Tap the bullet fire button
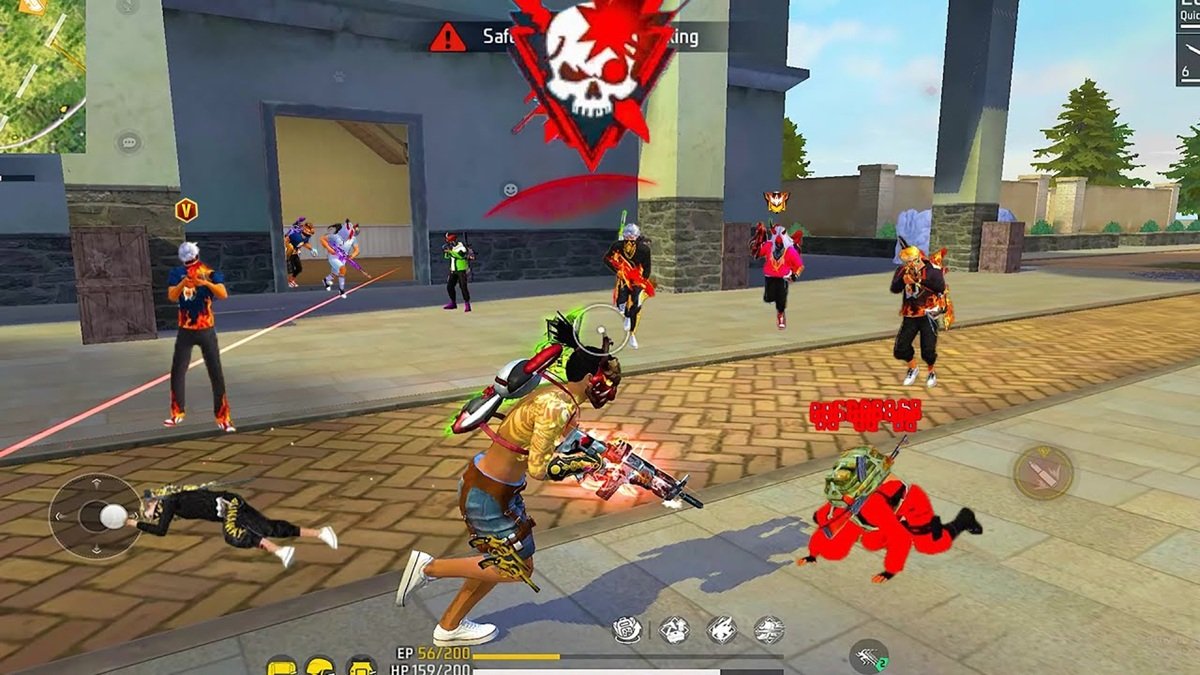1200x675 pixels. click(x=1043, y=472)
